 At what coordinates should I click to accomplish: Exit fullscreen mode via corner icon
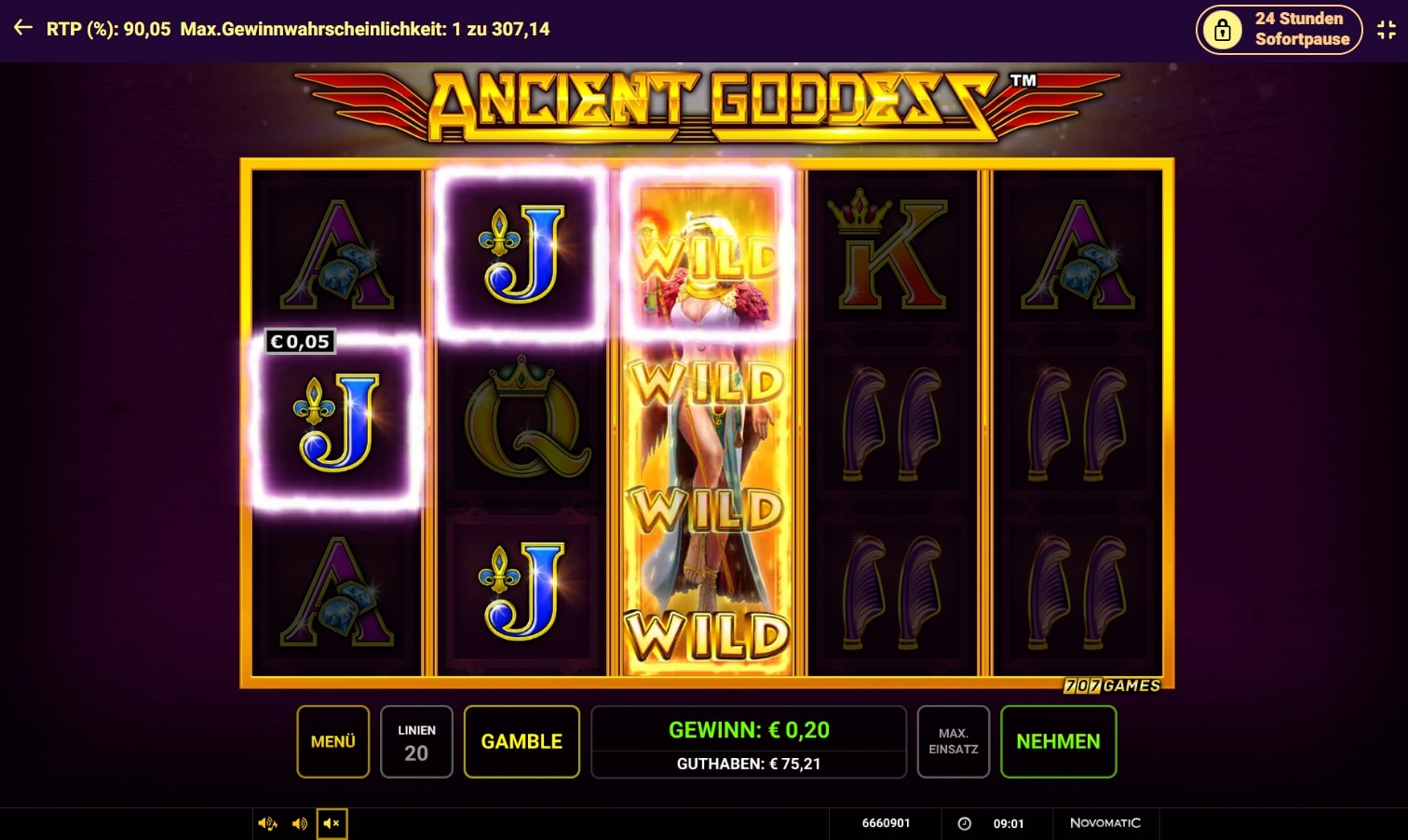(x=1387, y=30)
